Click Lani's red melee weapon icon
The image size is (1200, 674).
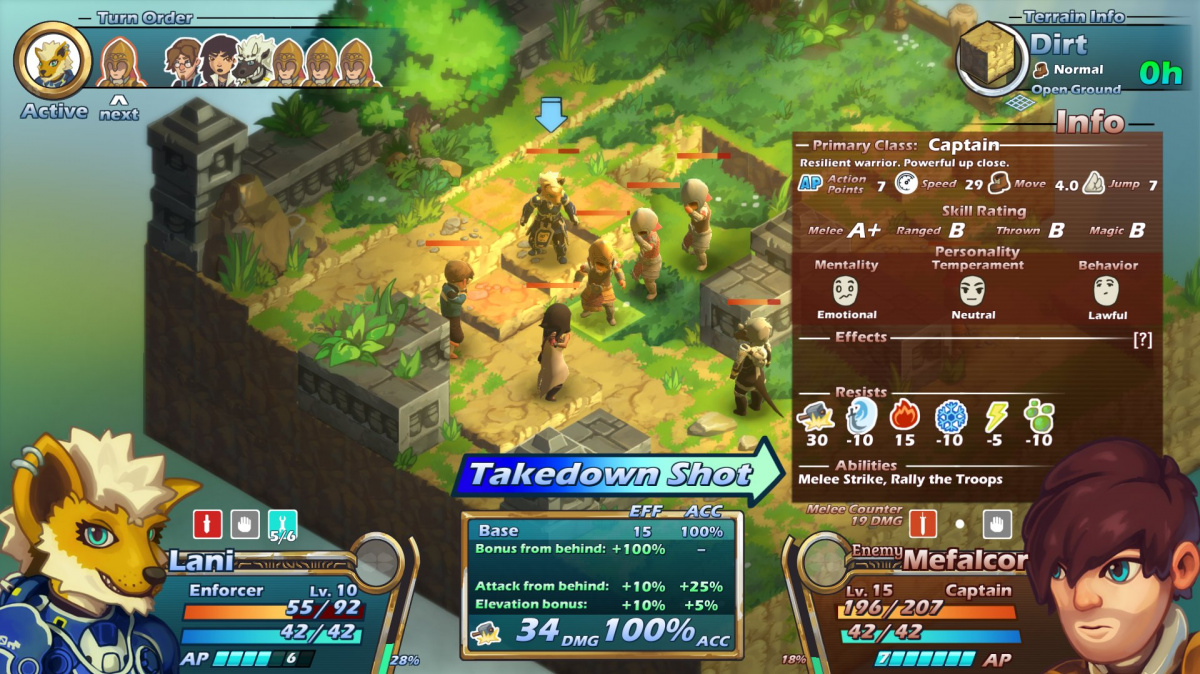207,524
